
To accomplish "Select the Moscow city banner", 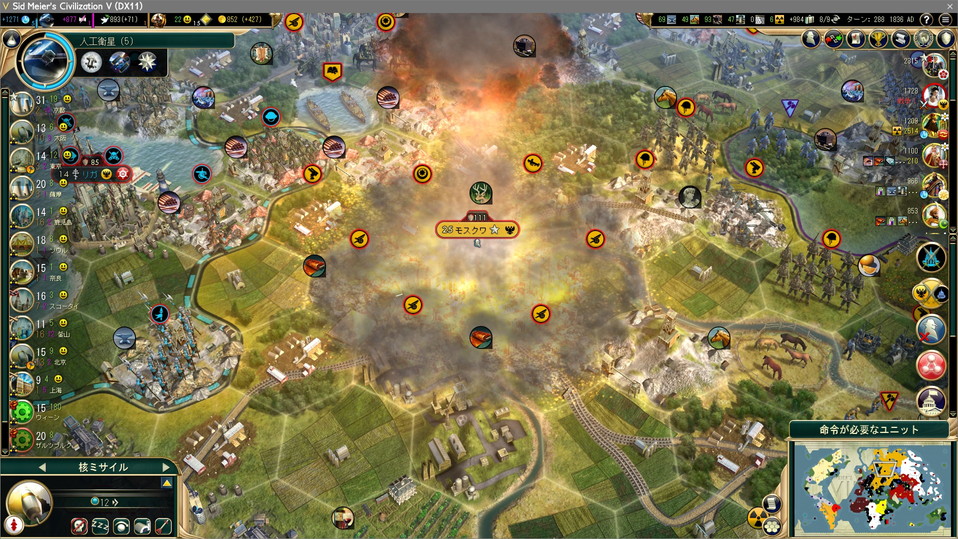I will (x=477, y=229).
